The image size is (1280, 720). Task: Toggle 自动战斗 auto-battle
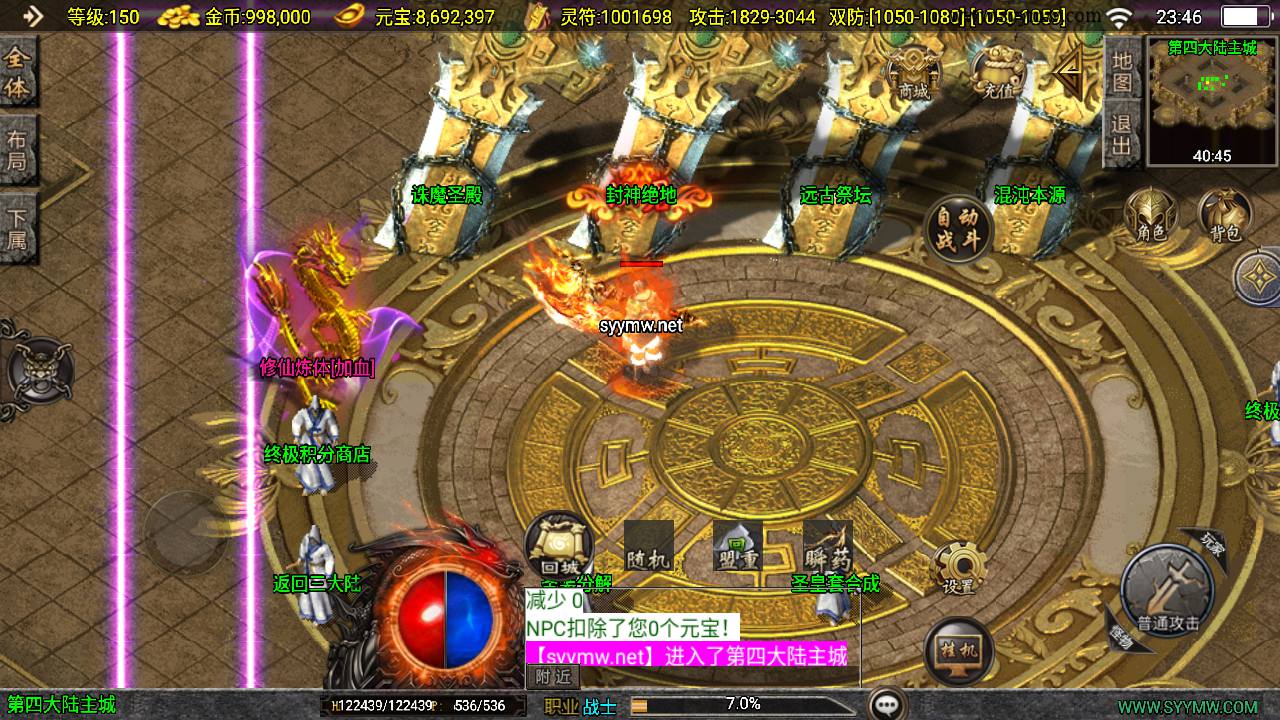tap(958, 229)
